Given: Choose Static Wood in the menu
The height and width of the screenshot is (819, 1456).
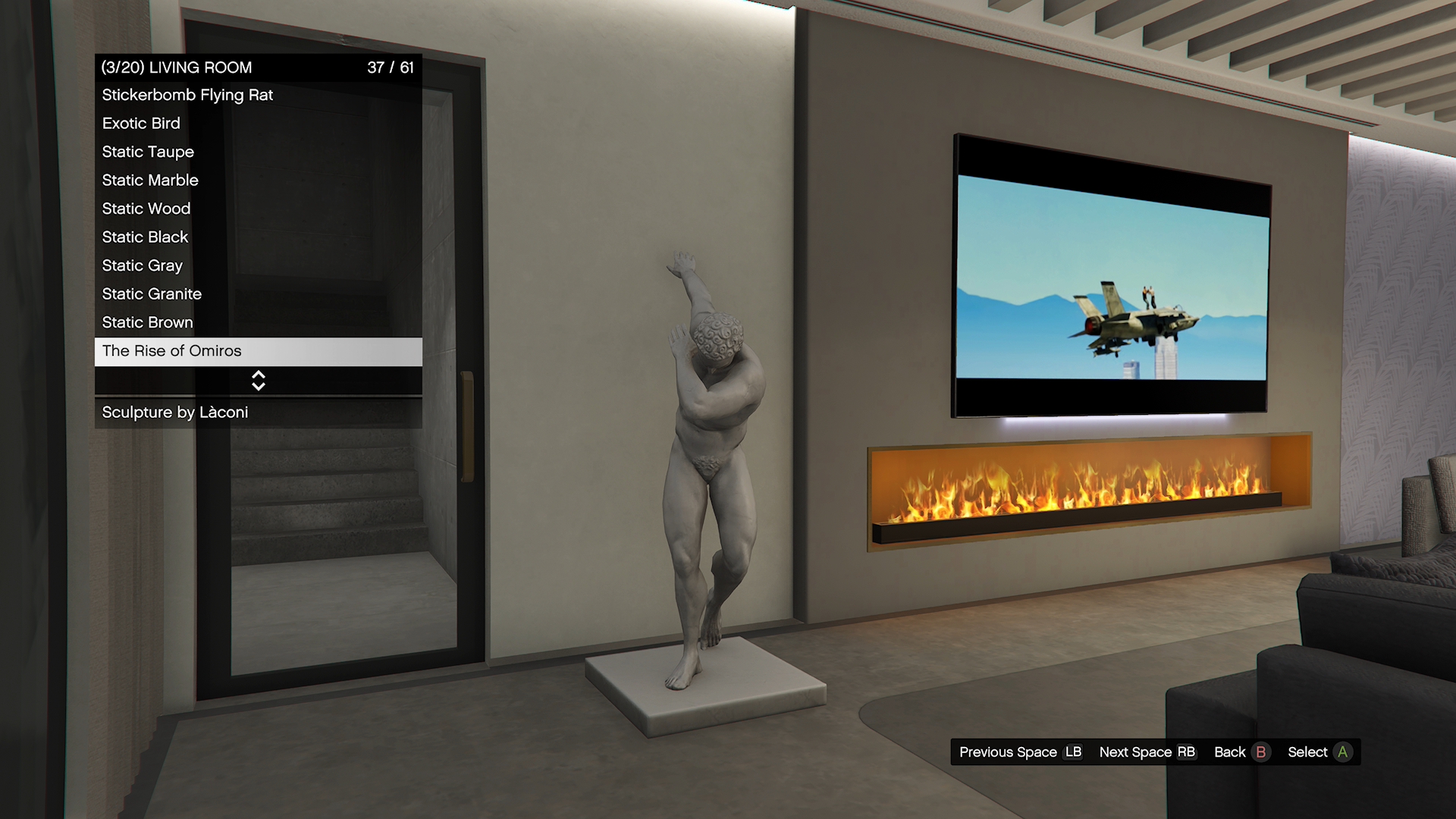Looking at the screenshot, I should [x=258, y=209].
